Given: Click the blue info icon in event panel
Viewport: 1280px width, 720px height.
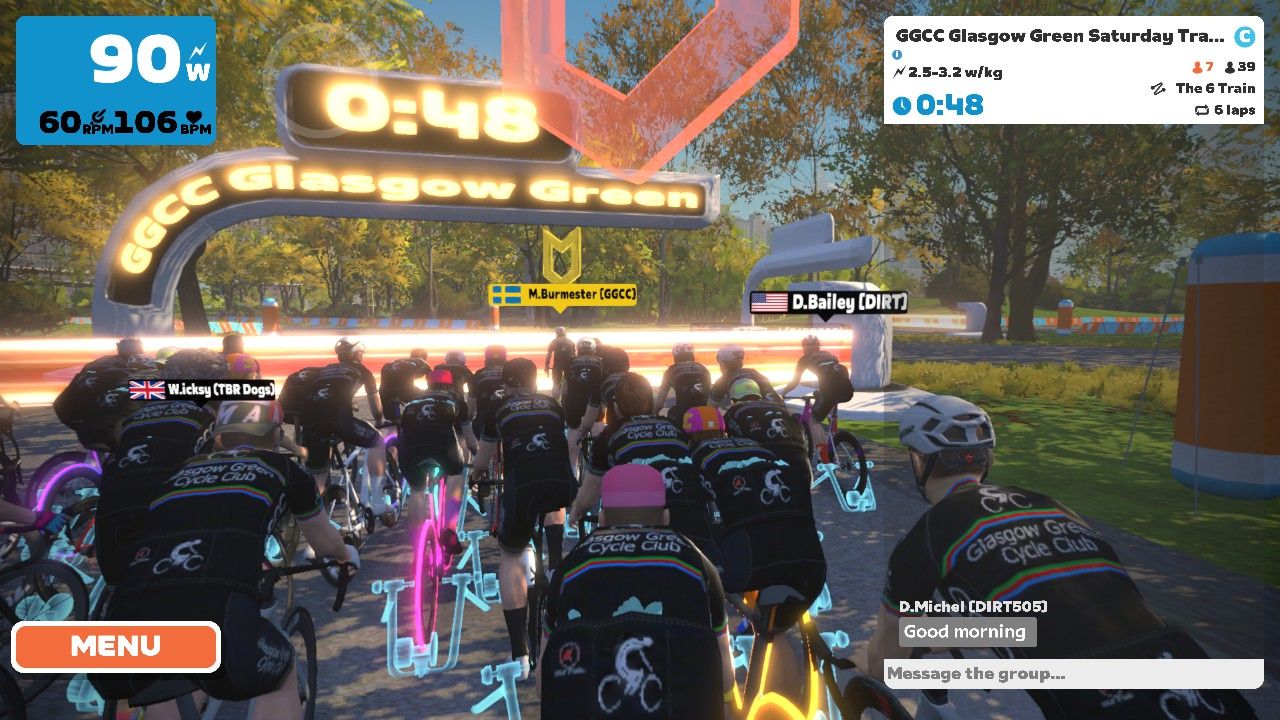Looking at the screenshot, I should click(x=897, y=55).
